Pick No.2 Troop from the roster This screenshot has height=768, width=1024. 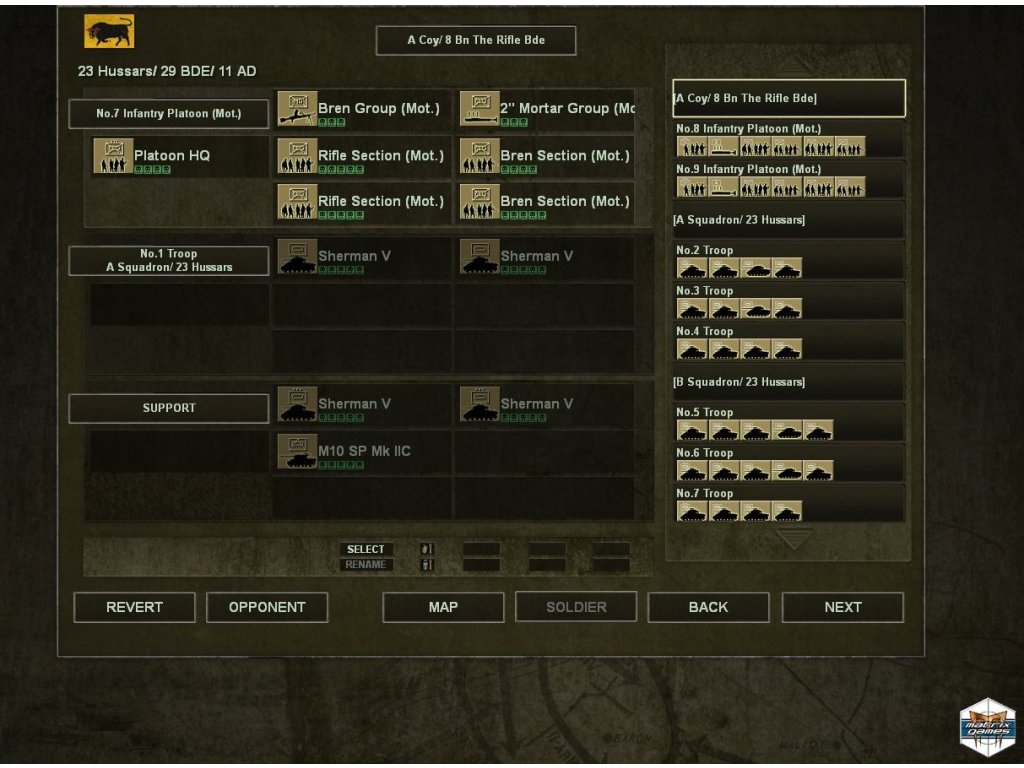point(789,261)
